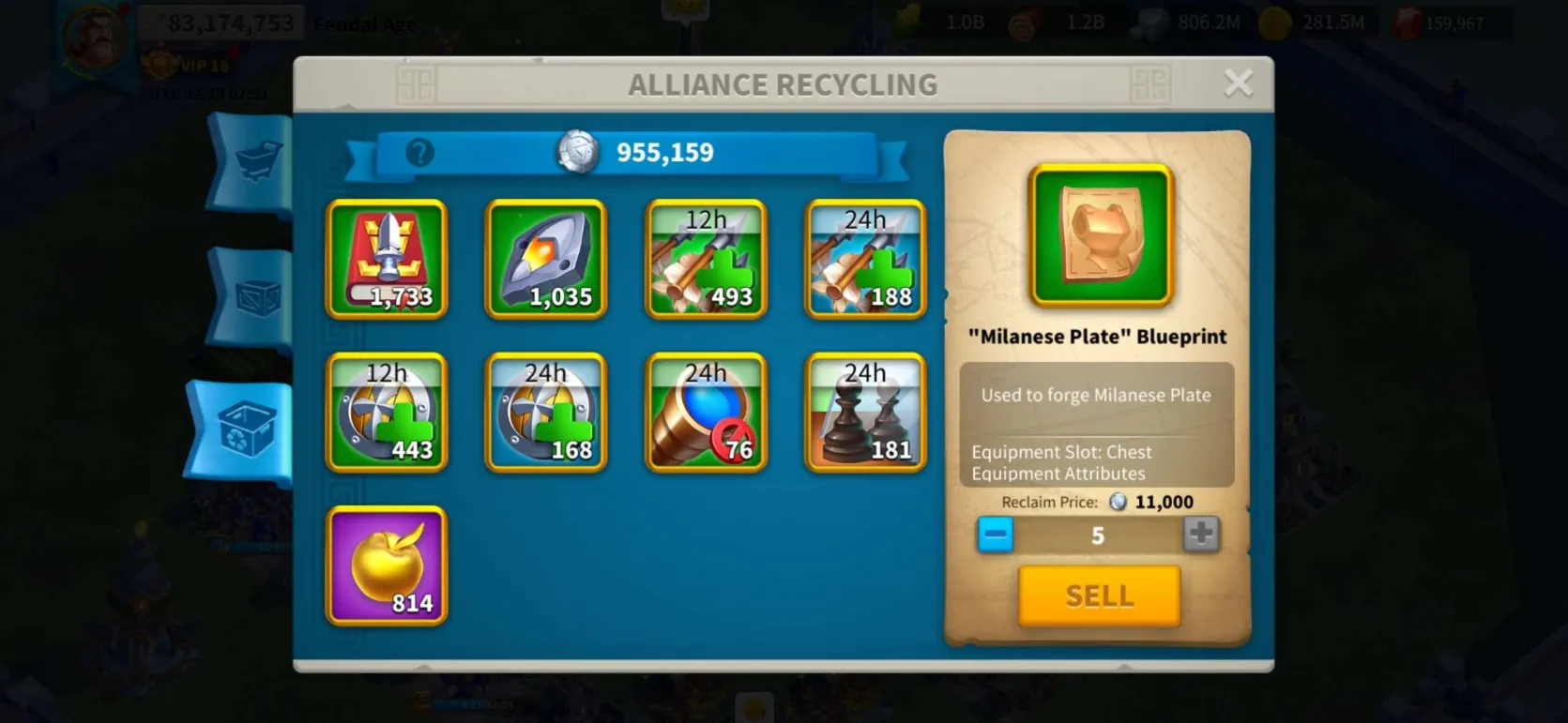Select the red tome item with 1,733
1568x723 pixels.
[387, 259]
